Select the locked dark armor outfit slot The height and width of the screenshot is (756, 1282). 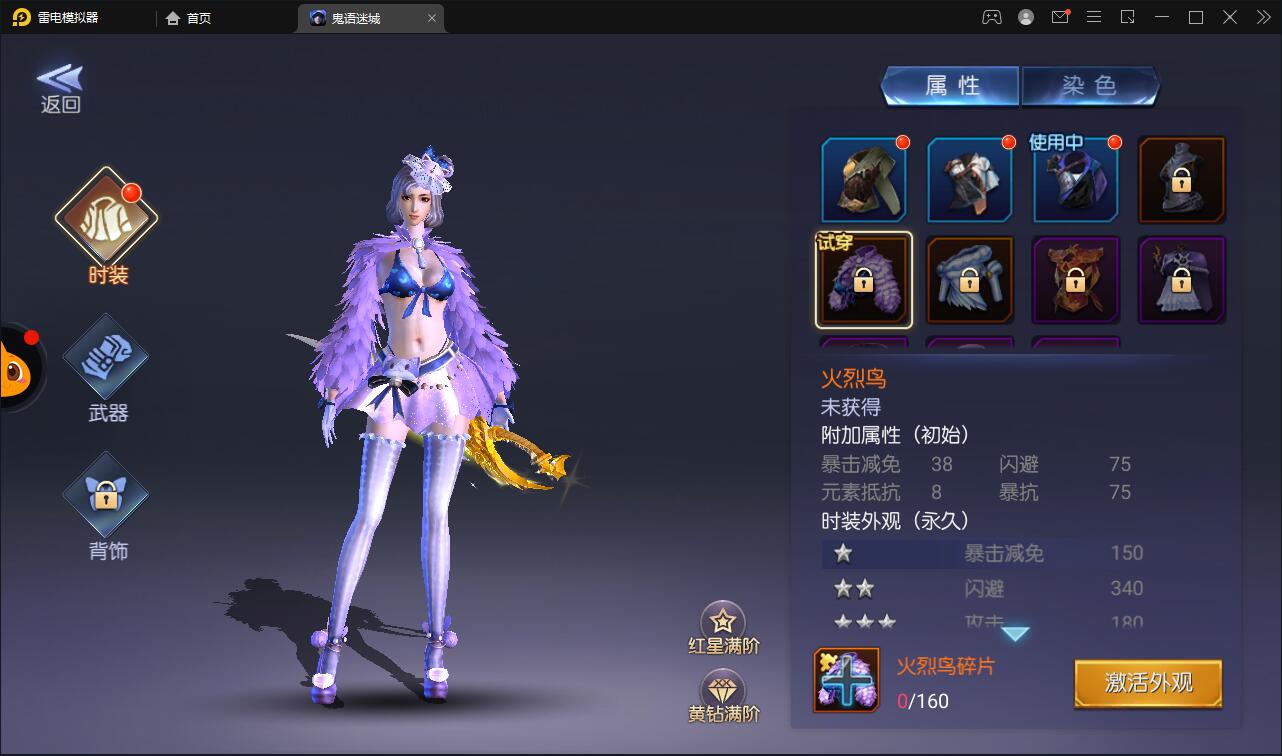pos(1182,180)
